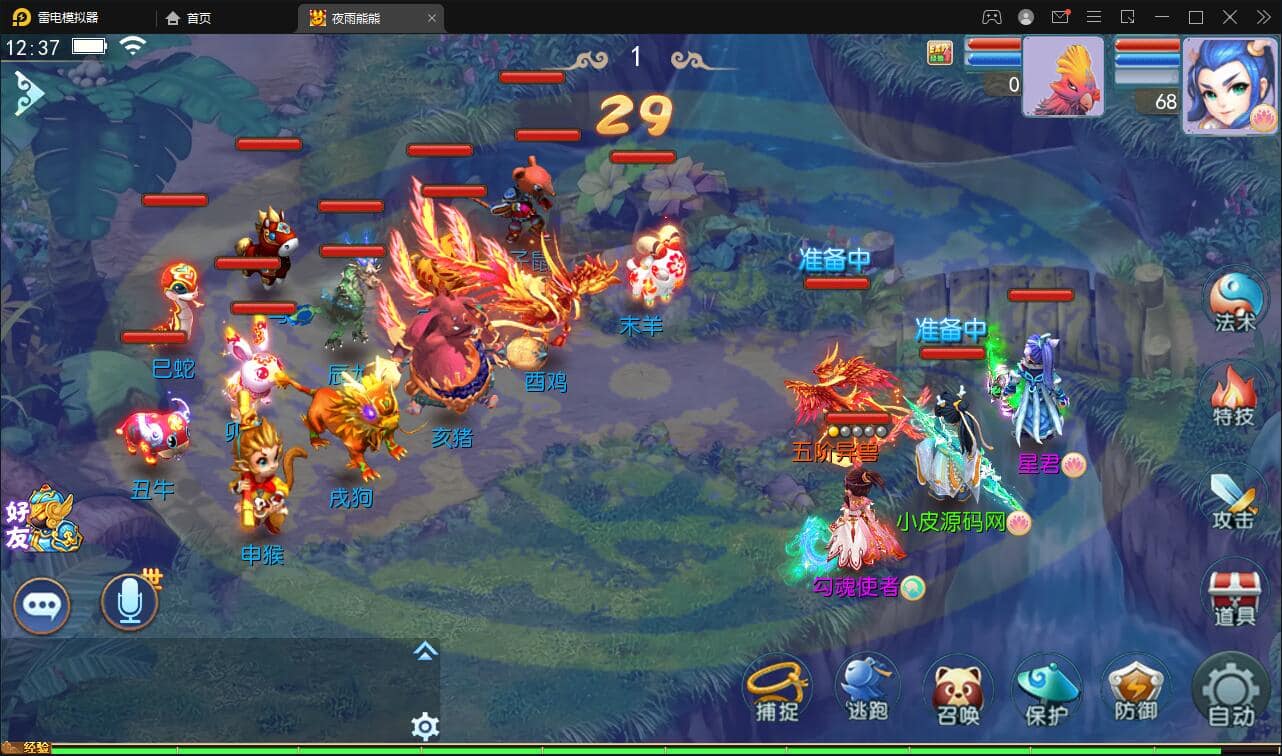This screenshot has height=756, width=1282.
Task: Flee the battle with the 逃跑 button
Action: 866,690
